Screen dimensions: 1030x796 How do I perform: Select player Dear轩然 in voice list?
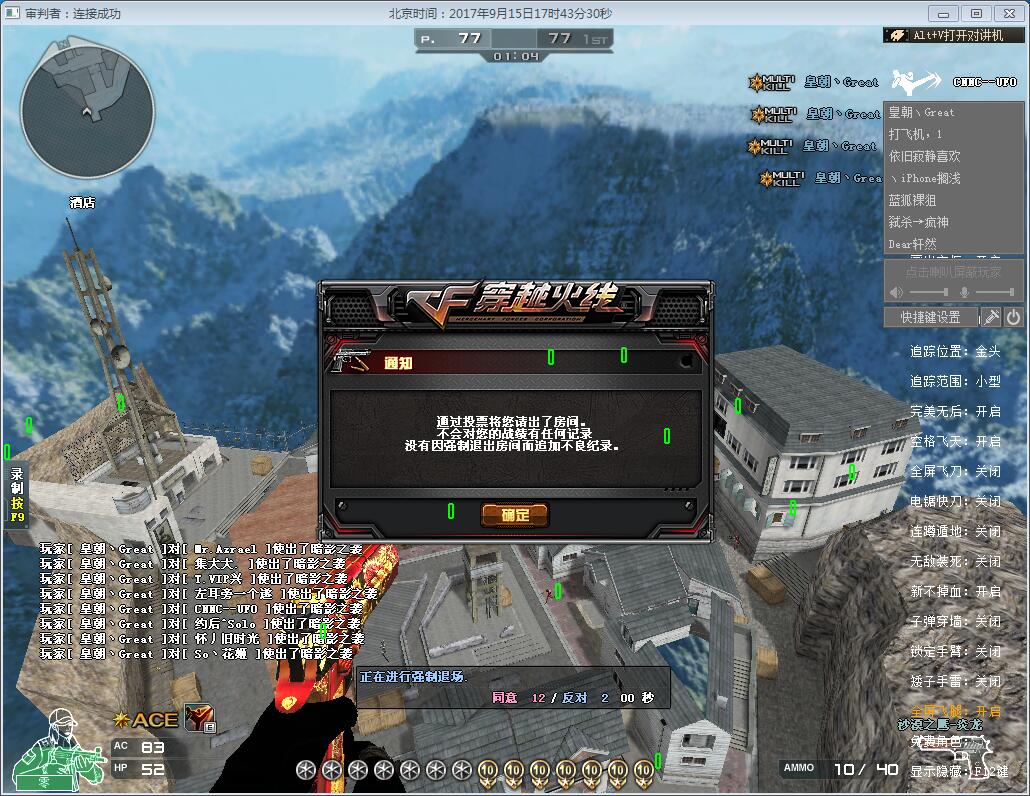pos(913,244)
